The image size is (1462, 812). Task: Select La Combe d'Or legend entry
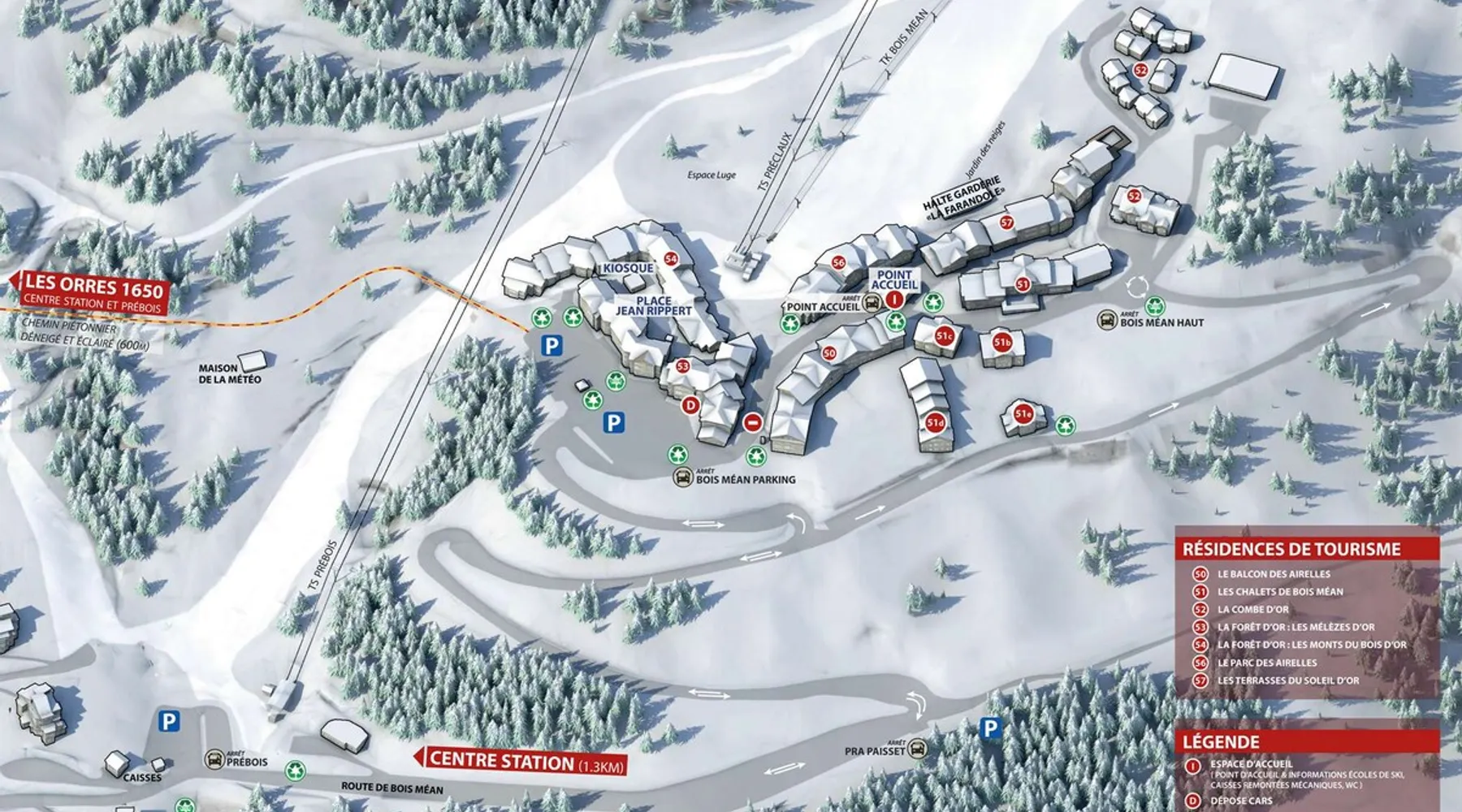1252,610
